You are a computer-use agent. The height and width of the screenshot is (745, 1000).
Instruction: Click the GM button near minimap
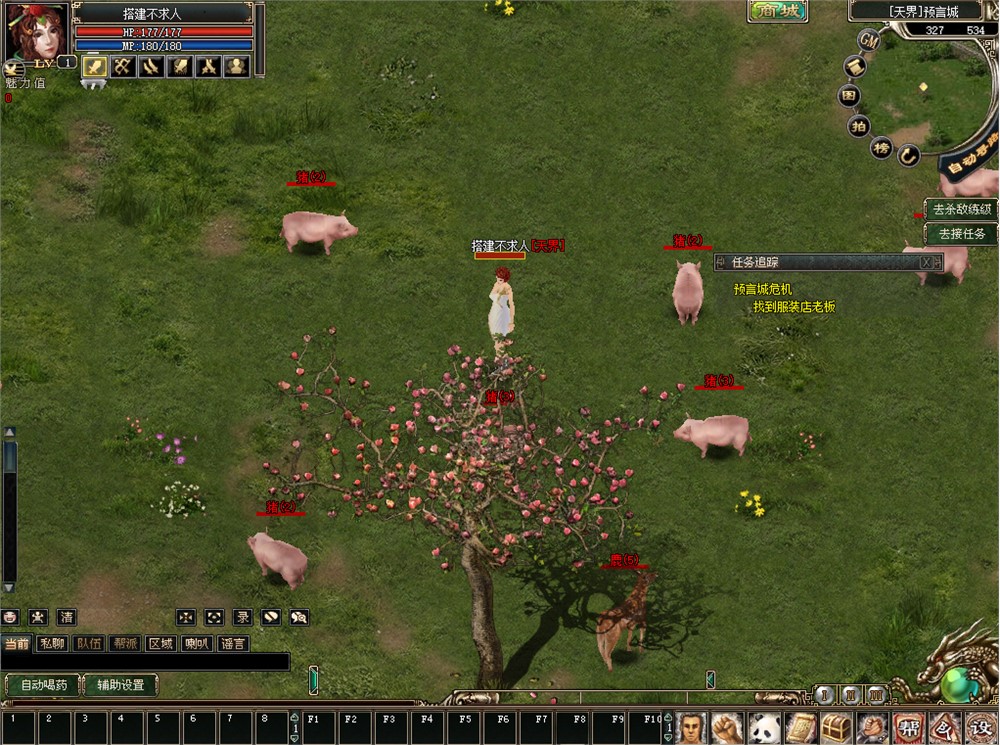pyautogui.click(x=869, y=40)
